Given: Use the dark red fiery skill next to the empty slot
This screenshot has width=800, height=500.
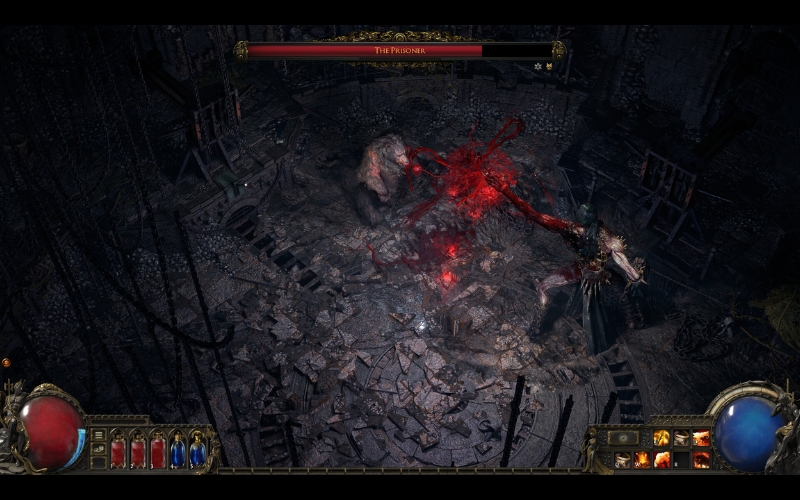Looking at the screenshot, I should click(x=701, y=459).
